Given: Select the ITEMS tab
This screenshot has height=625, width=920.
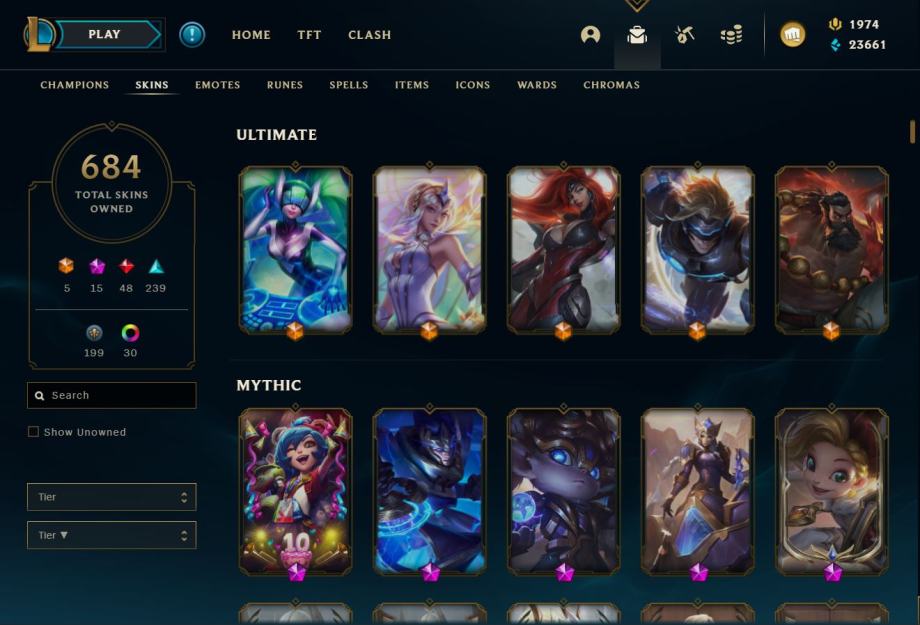Looking at the screenshot, I should coord(411,85).
